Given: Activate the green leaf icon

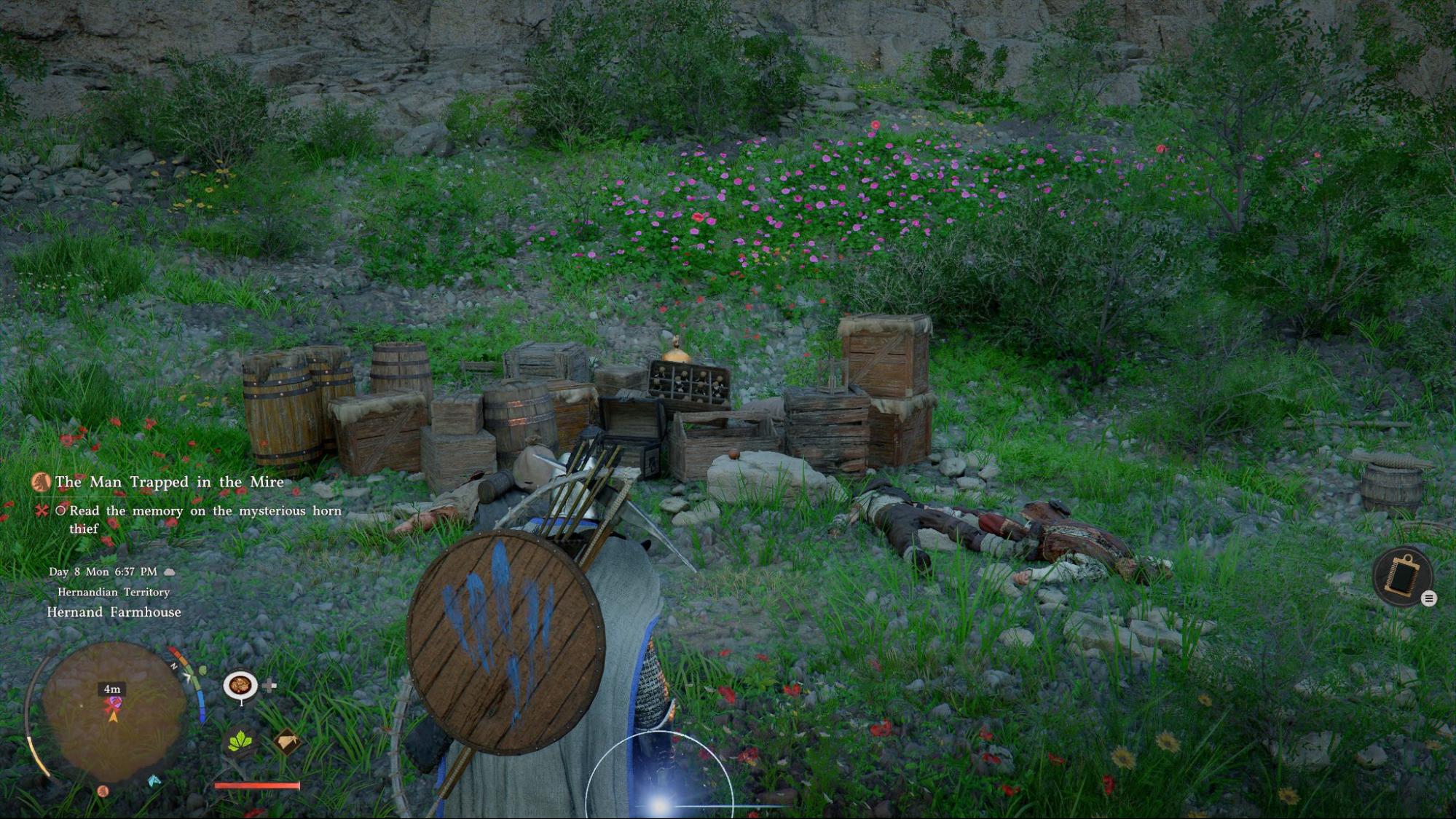Looking at the screenshot, I should (240, 742).
